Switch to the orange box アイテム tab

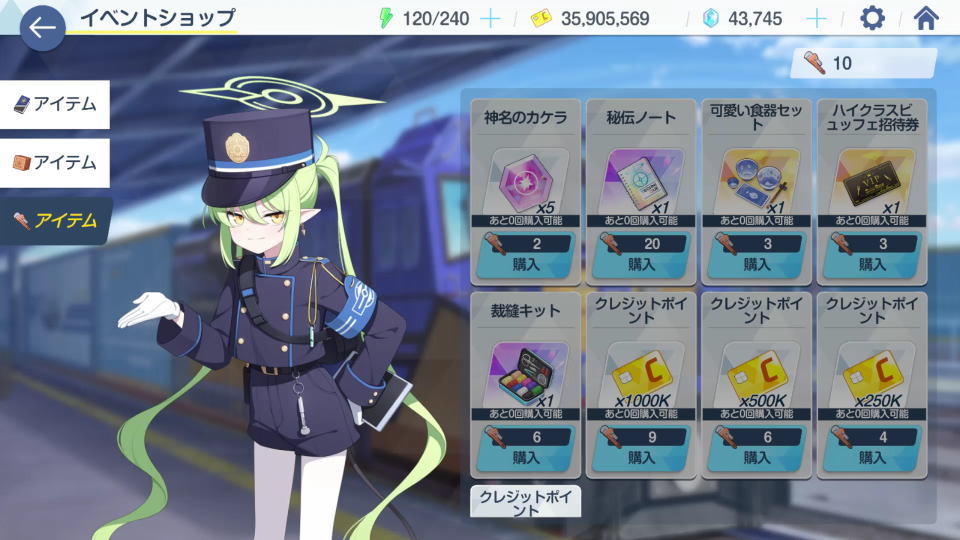click(x=55, y=162)
